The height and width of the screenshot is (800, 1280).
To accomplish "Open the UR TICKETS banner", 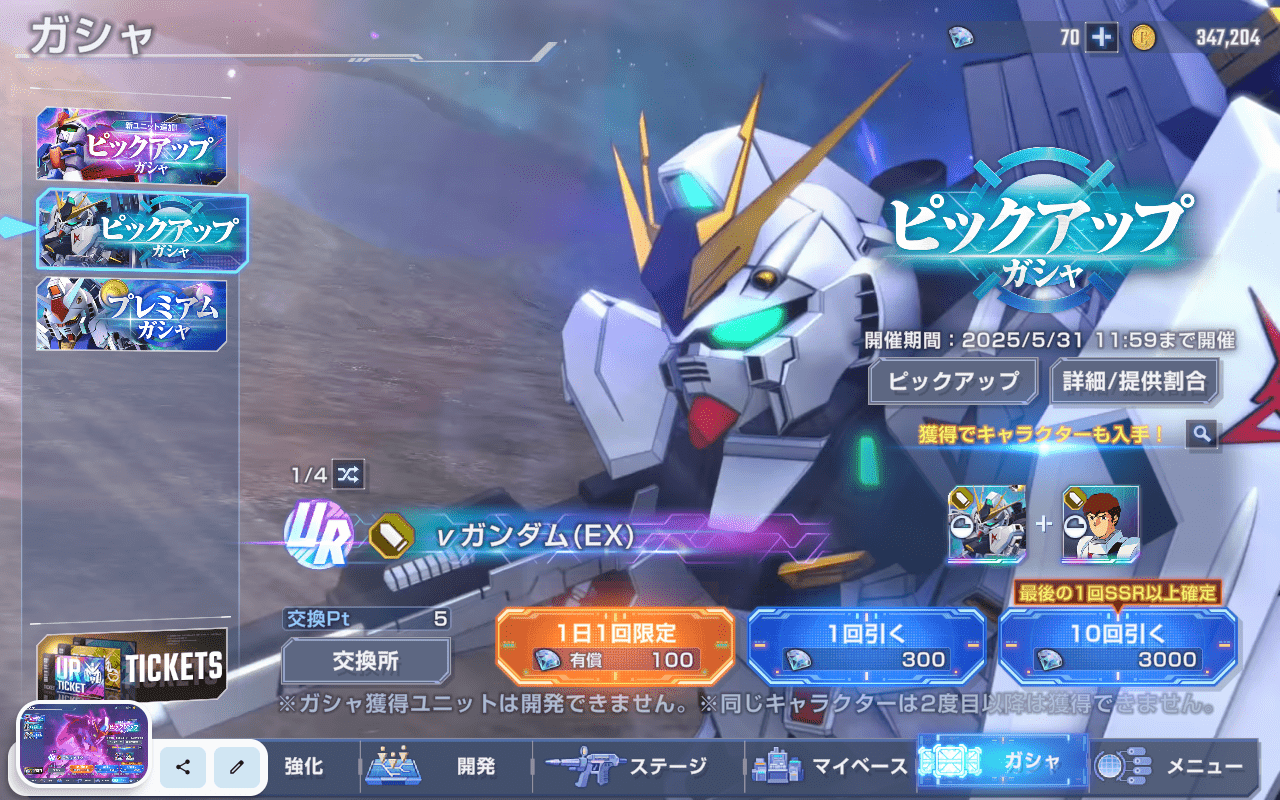I will 131,664.
